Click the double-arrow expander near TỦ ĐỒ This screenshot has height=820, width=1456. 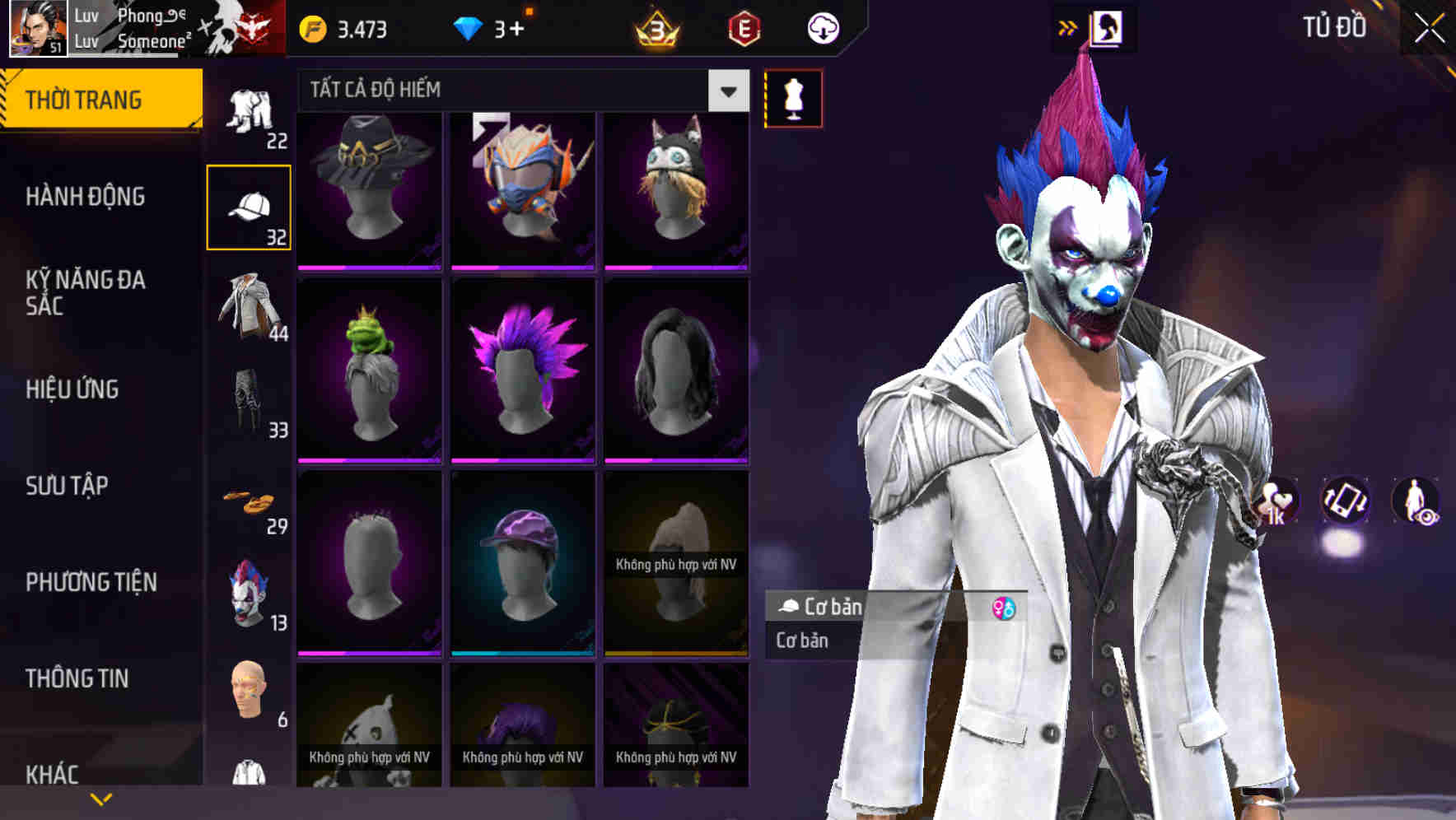click(1066, 26)
